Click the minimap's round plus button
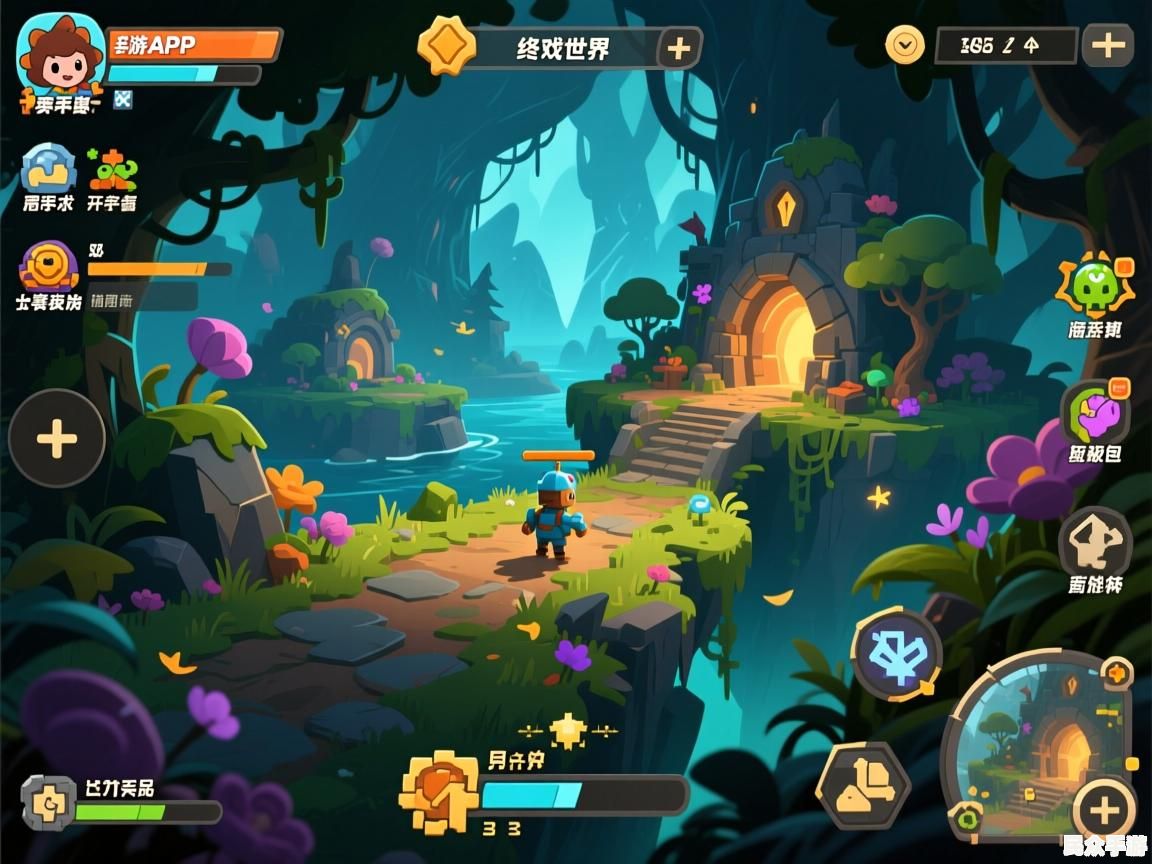The image size is (1152, 864). coord(1103,811)
